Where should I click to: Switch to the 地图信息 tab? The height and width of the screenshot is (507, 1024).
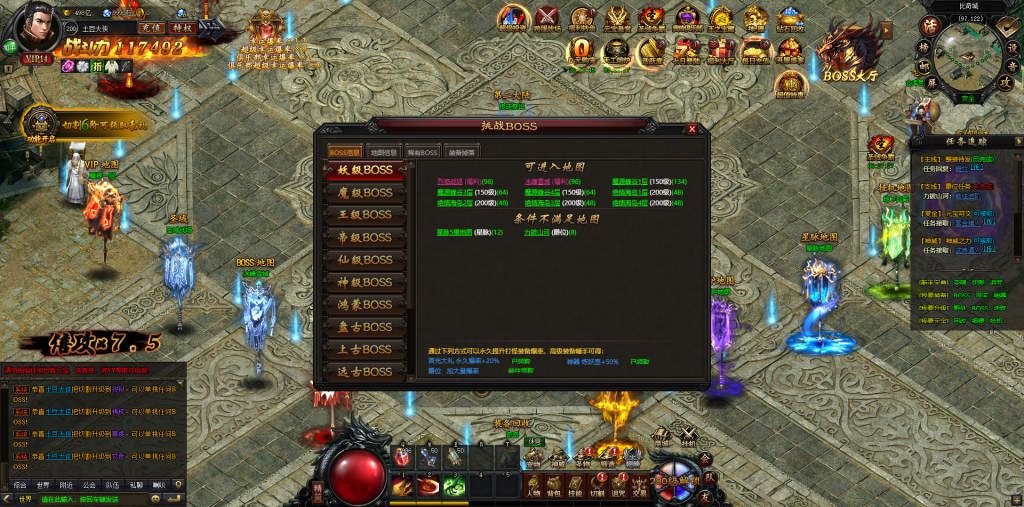385,152
